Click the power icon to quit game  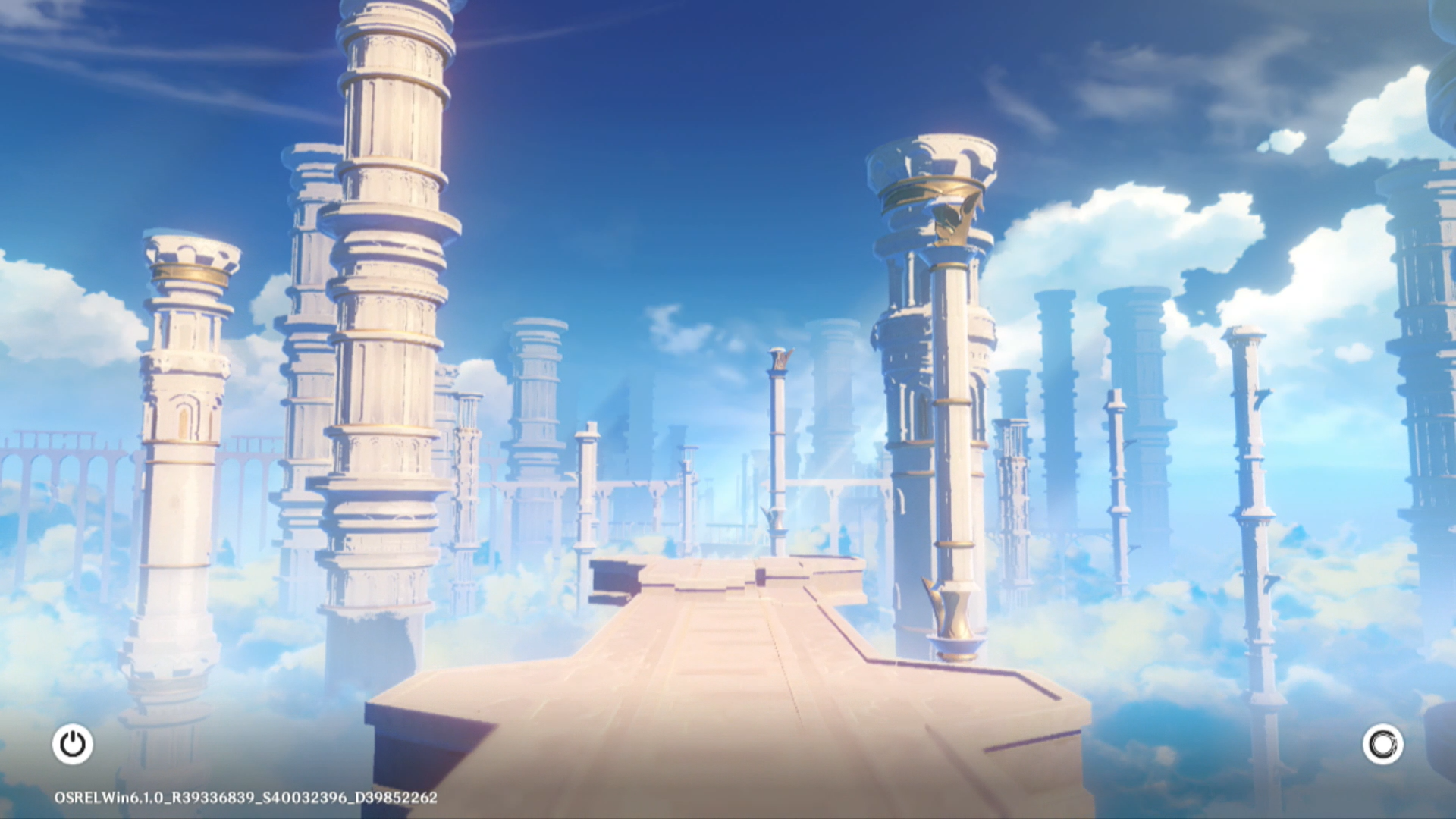coord(73,744)
